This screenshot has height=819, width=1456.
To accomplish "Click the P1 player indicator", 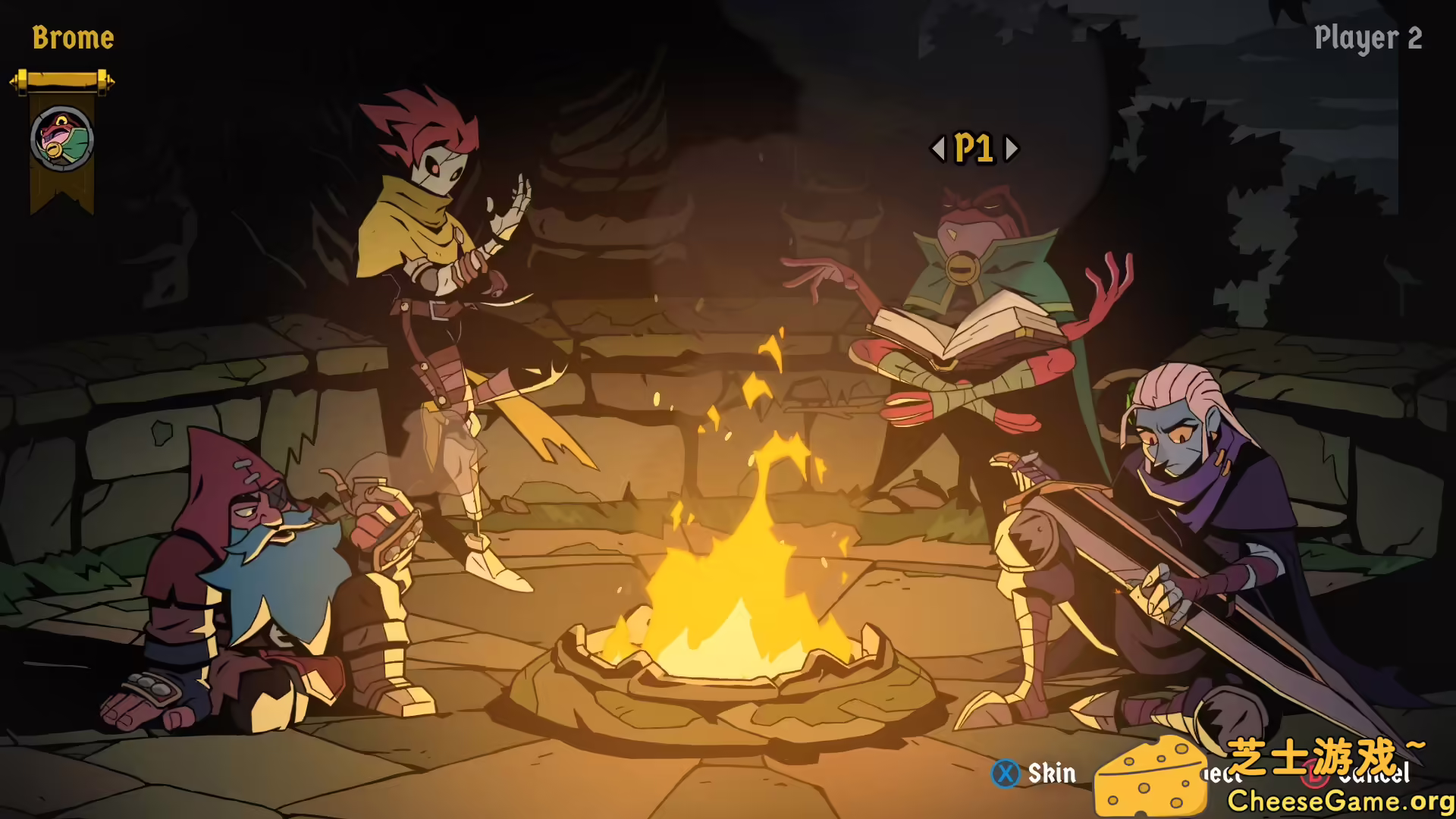I will tap(976, 149).
